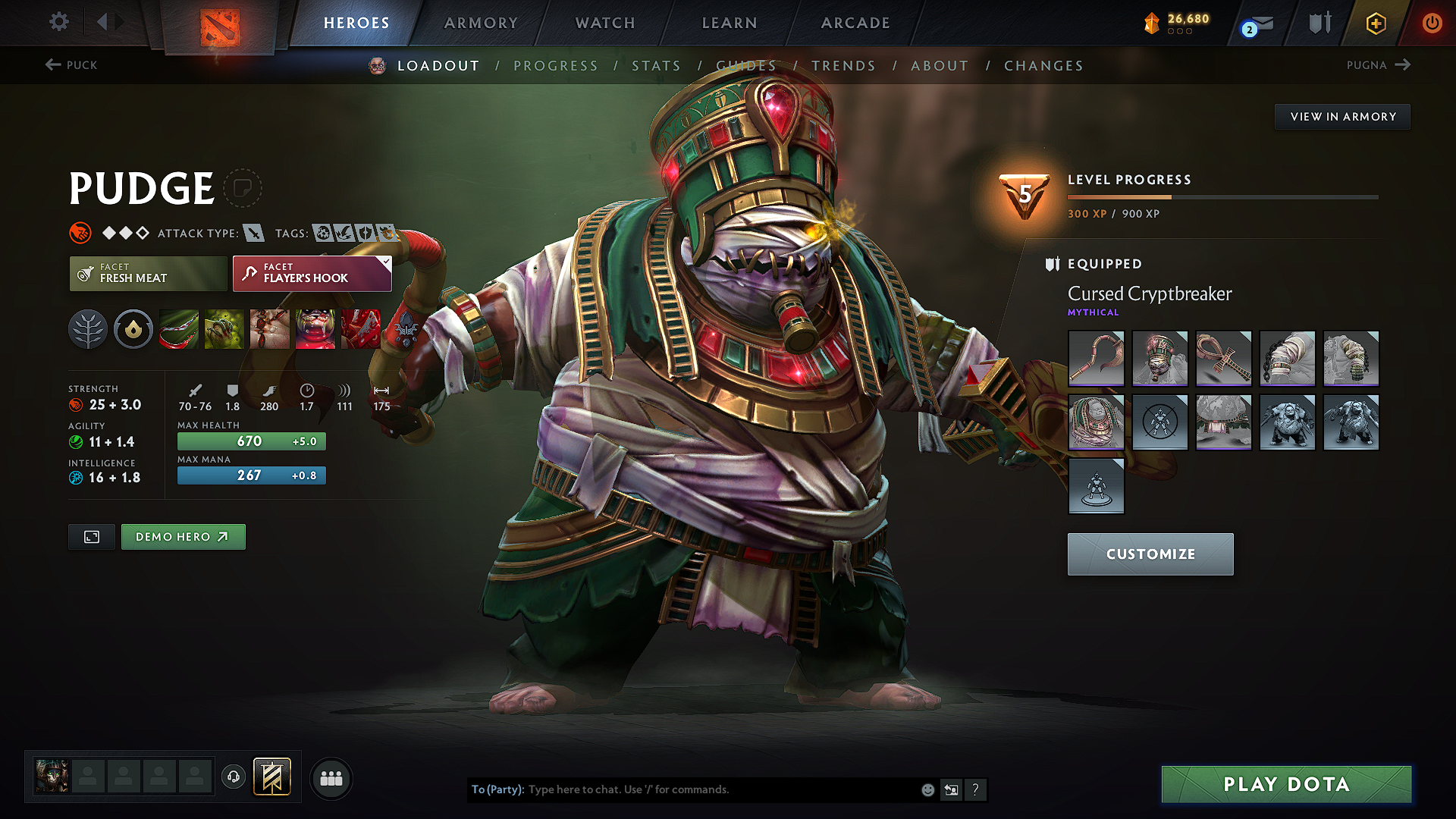
Task: Open the settings gear menu
Action: click(x=59, y=22)
